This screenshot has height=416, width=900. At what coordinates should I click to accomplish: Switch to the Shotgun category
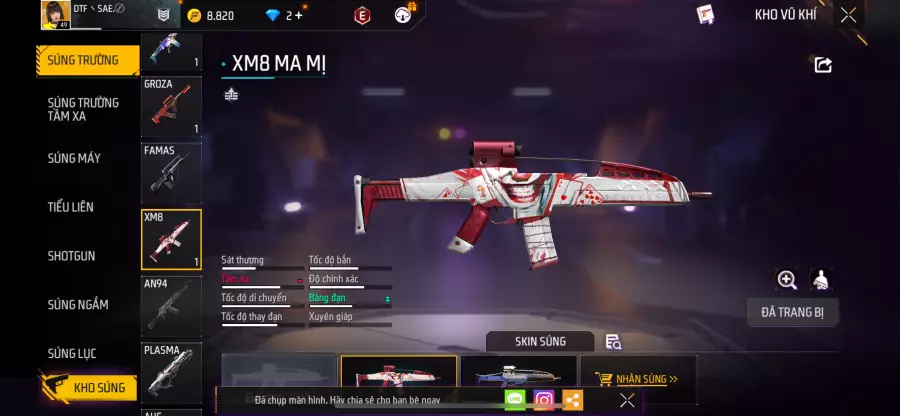point(72,256)
